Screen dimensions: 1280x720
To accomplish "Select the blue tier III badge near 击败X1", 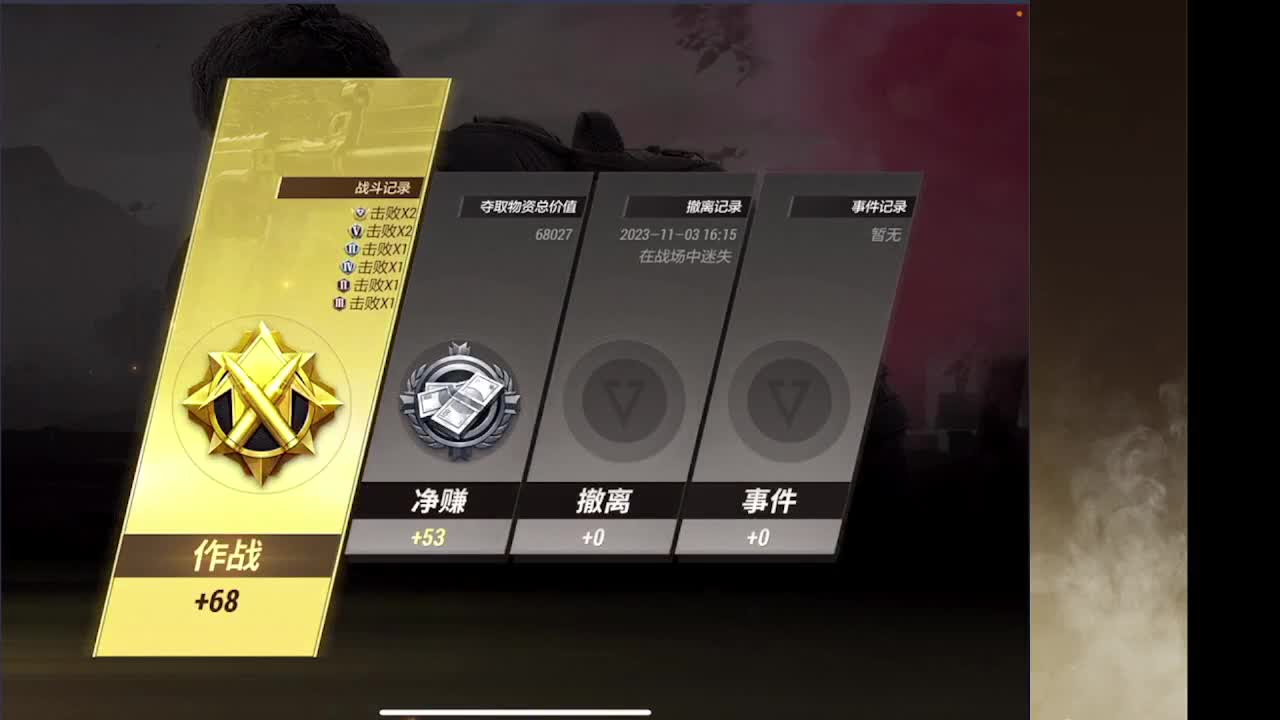I will pos(350,249).
